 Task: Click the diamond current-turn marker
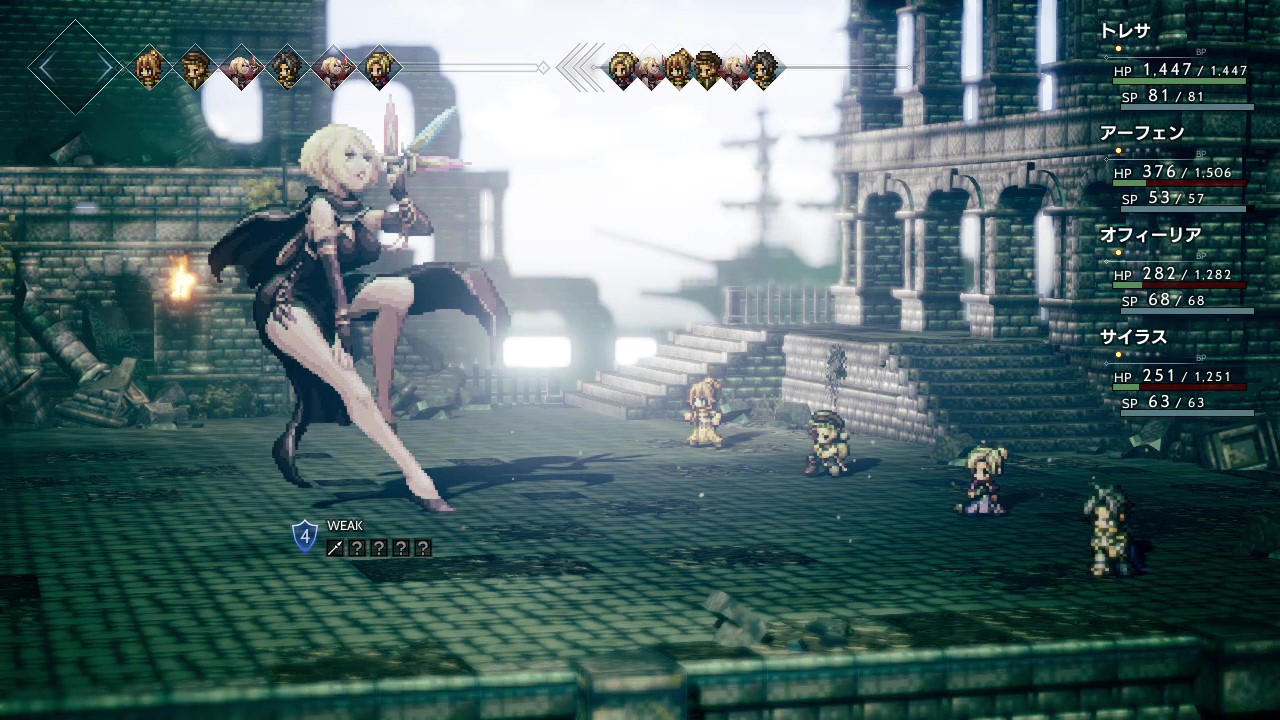[x=76, y=68]
